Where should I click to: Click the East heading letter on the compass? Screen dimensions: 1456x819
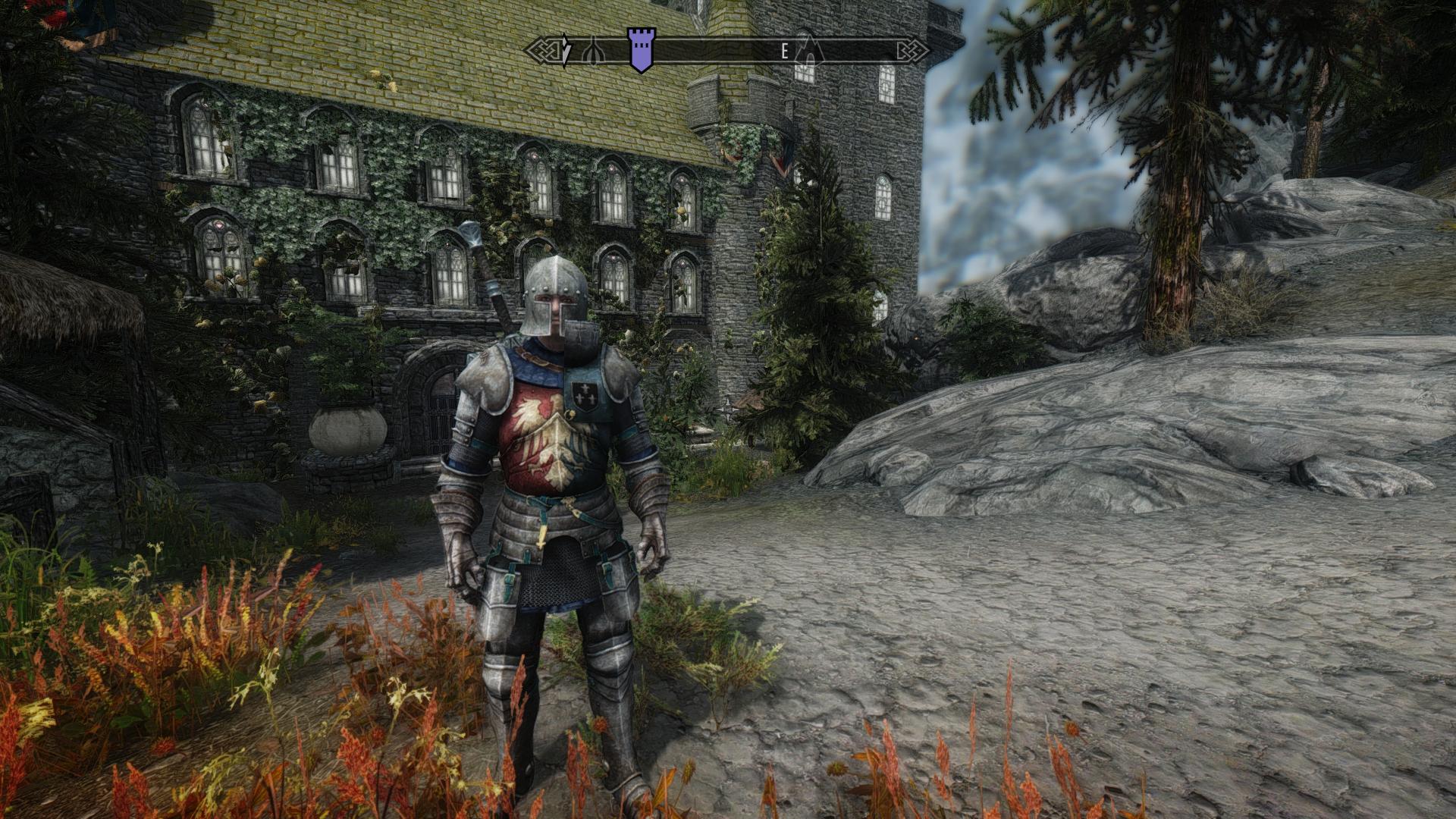785,51
